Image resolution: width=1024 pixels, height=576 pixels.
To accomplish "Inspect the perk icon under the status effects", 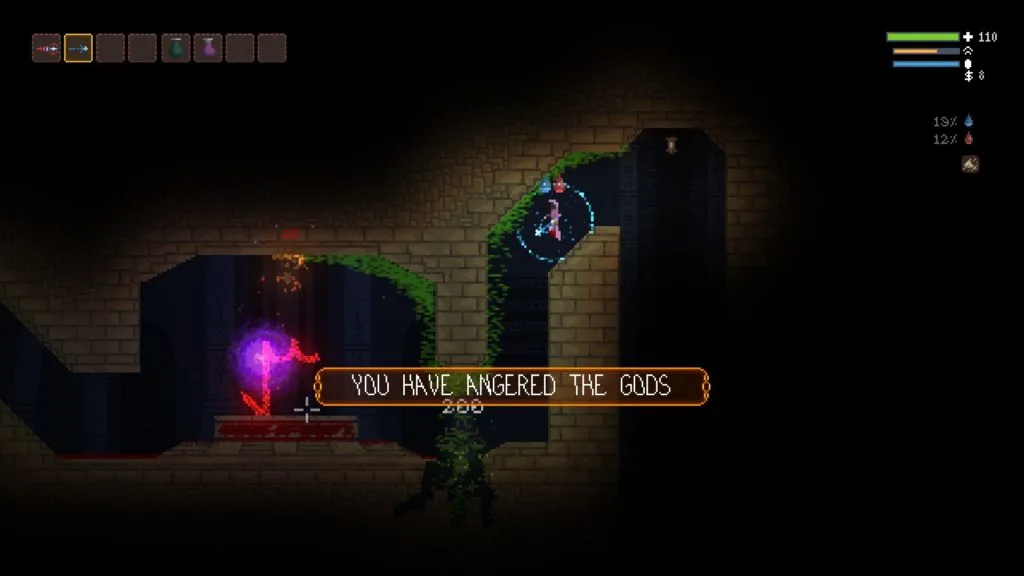I will click(x=969, y=164).
